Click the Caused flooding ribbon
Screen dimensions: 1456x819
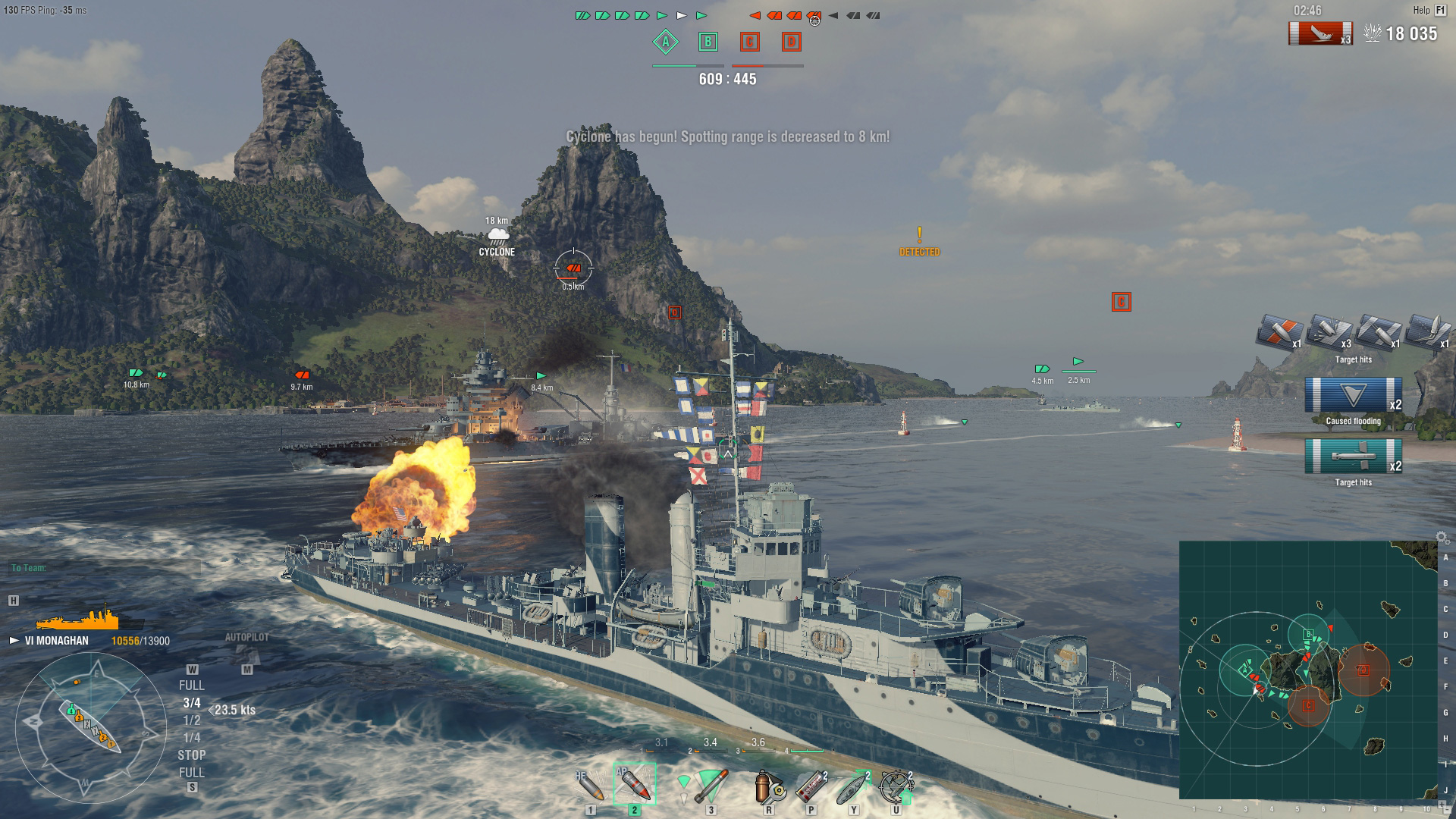pos(1354,397)
